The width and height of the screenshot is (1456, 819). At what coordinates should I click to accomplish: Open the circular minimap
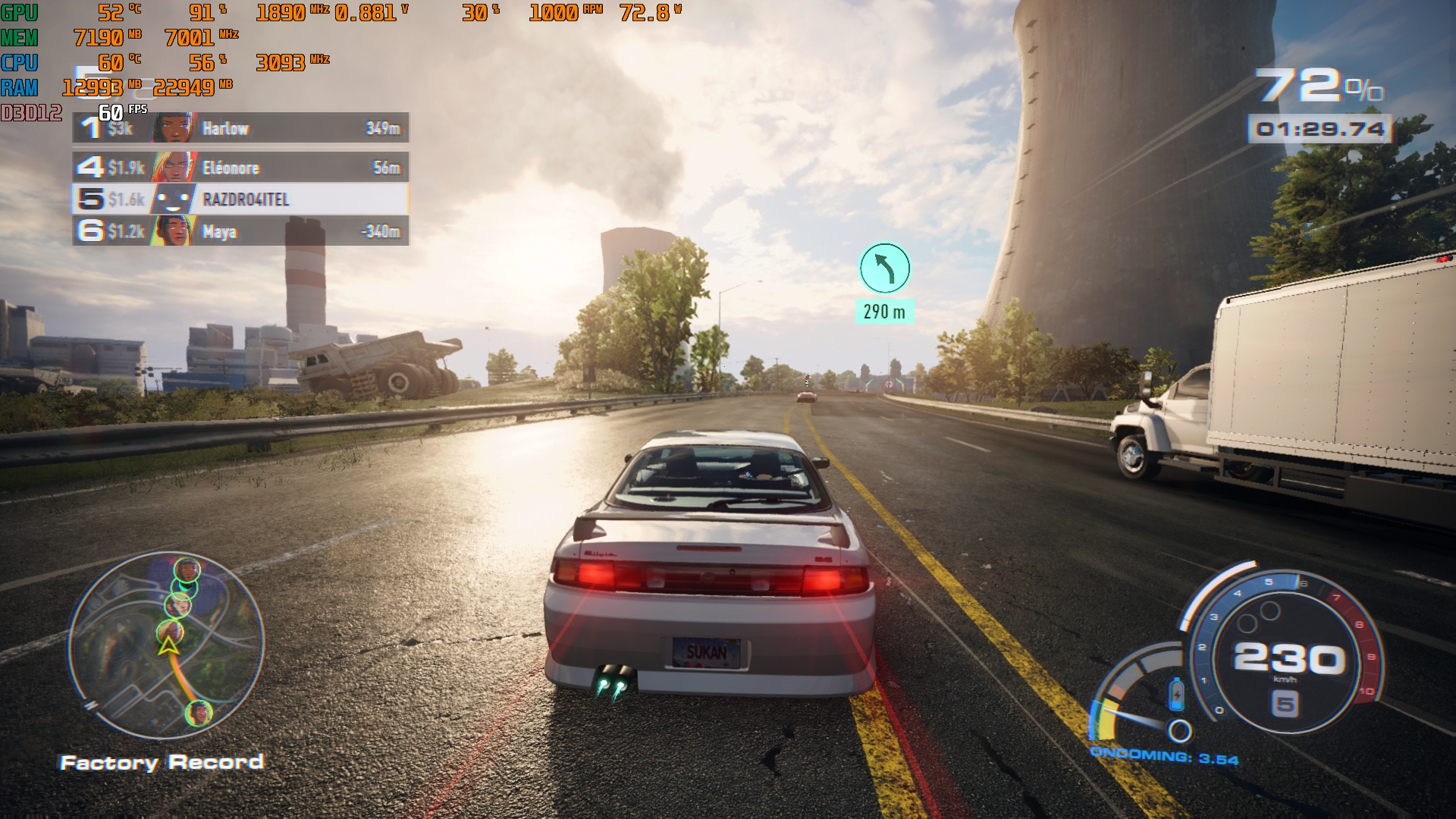pos(167,645)
